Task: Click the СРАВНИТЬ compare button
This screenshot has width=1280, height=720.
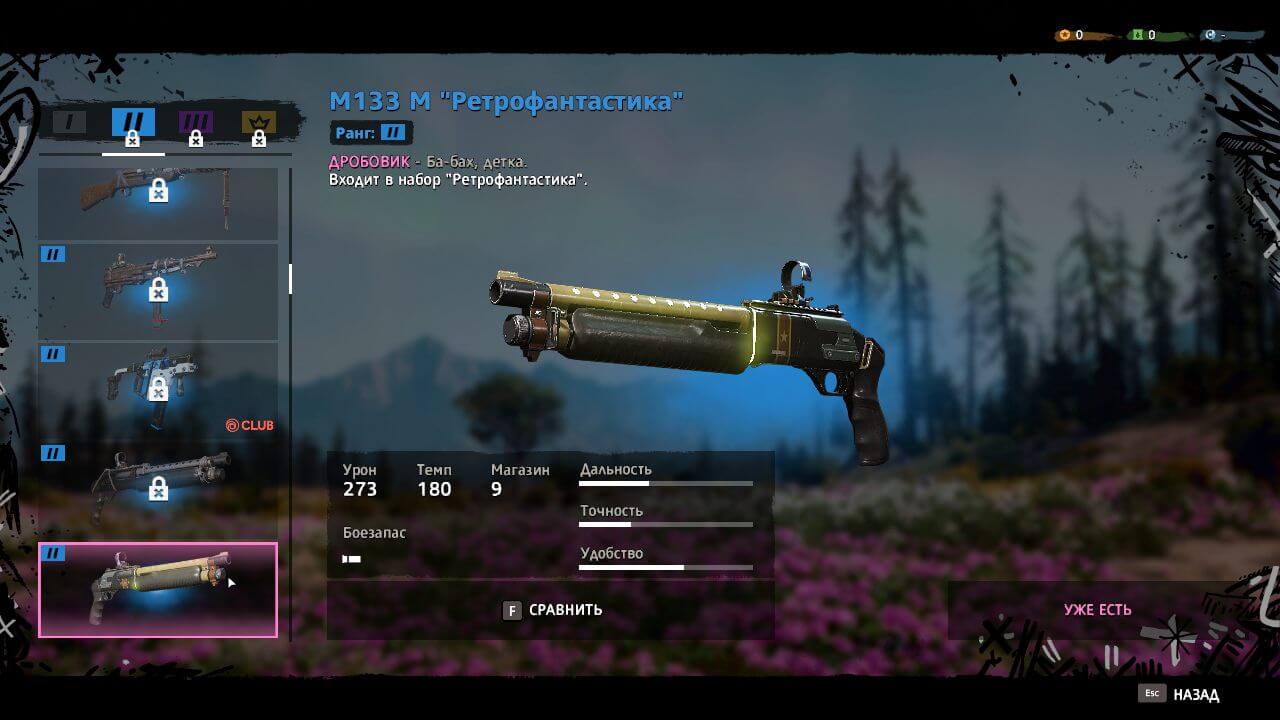Action: (552, 610)
